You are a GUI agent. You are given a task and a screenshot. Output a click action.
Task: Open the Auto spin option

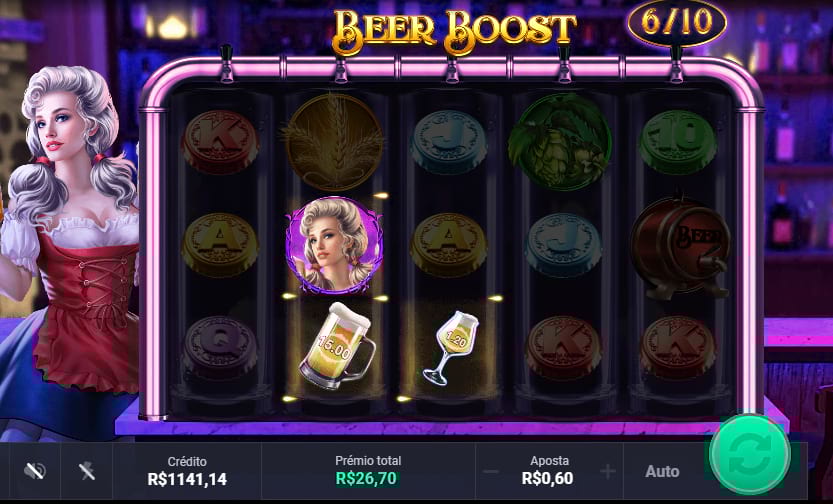coord(662,471)
